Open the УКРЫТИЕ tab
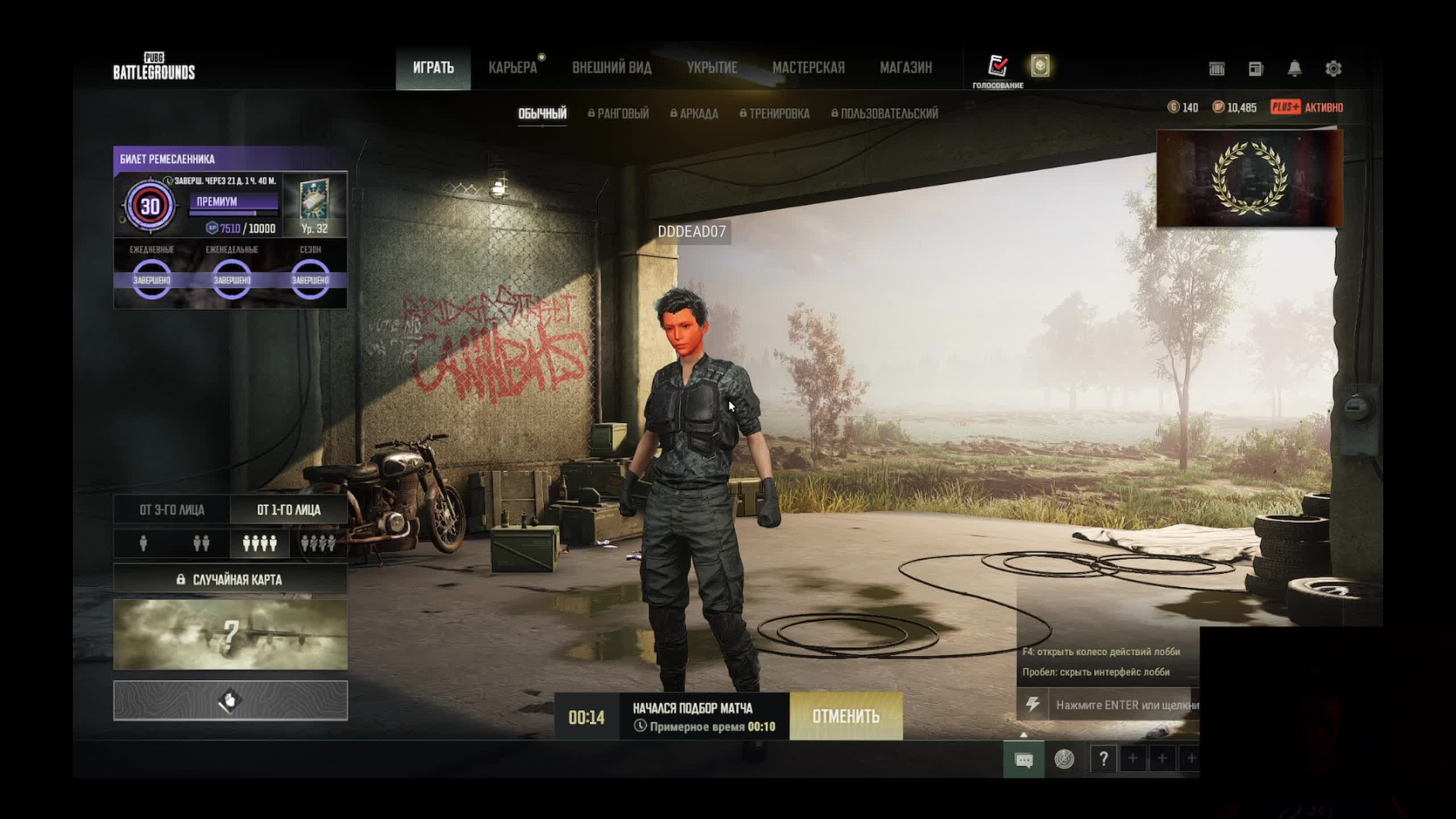1456x819 pixels. tap(712, 68)
